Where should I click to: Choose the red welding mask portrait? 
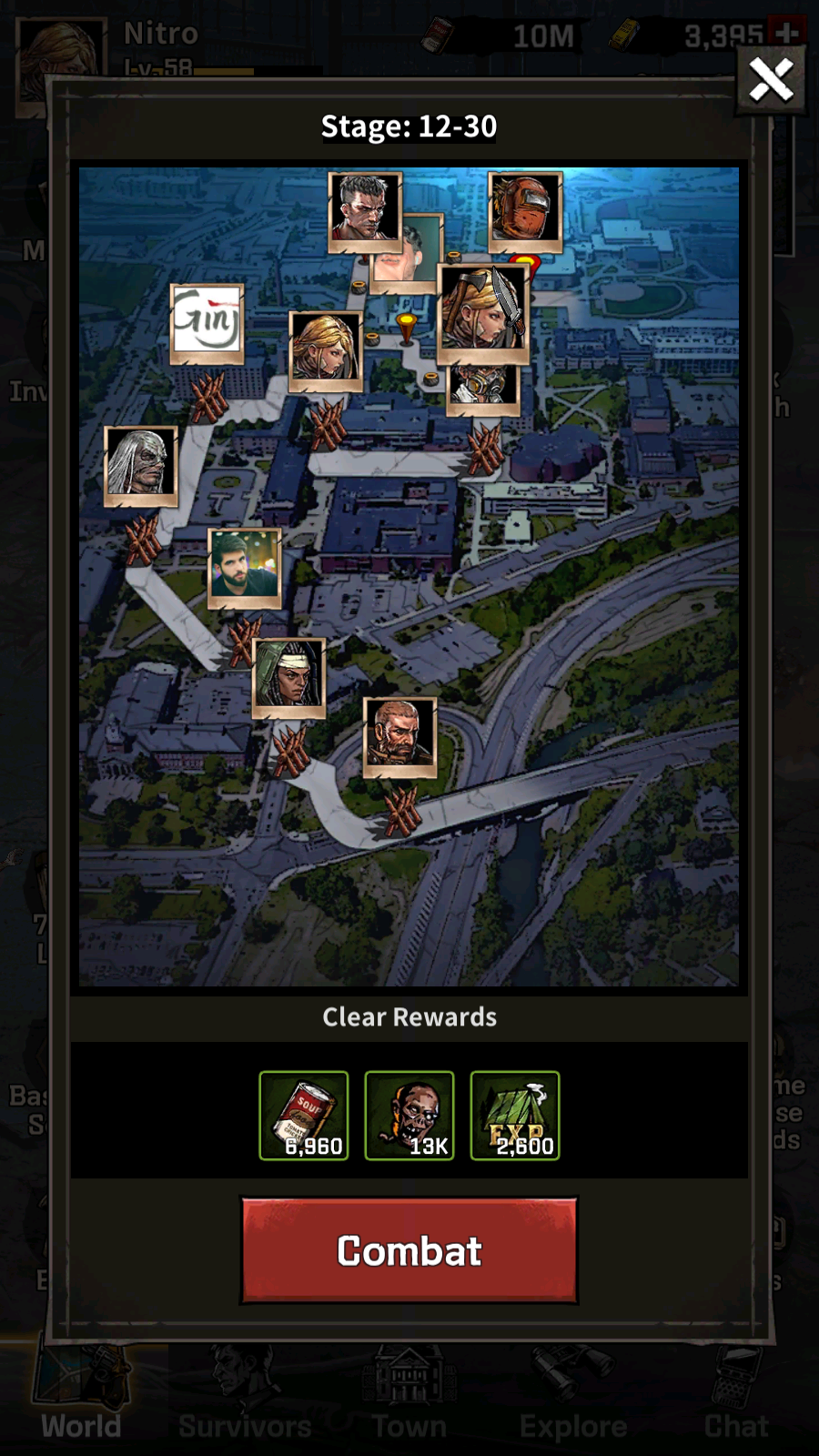pos(525,210)
